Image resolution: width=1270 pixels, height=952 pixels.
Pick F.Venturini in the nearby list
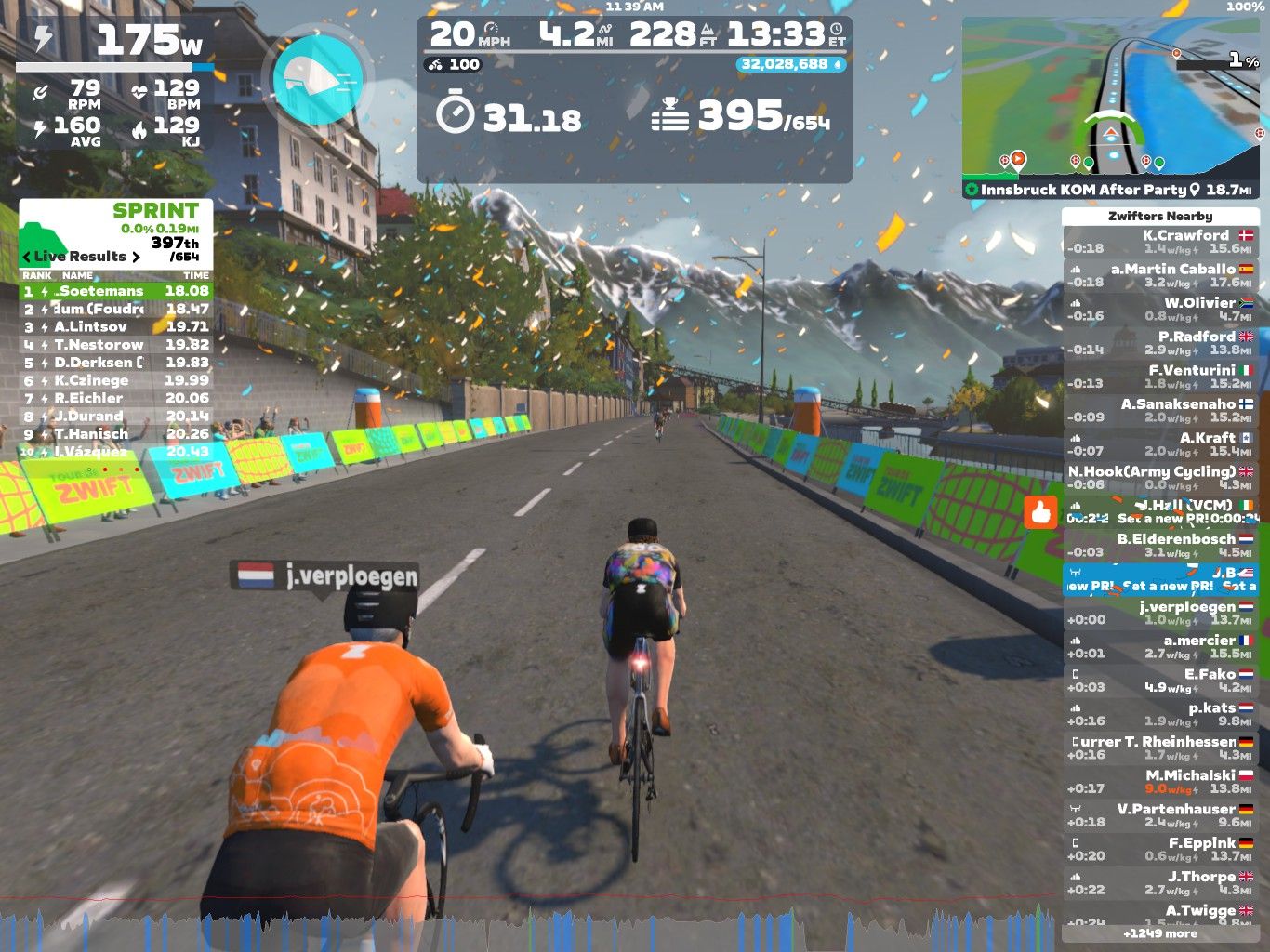(1159, 377)
